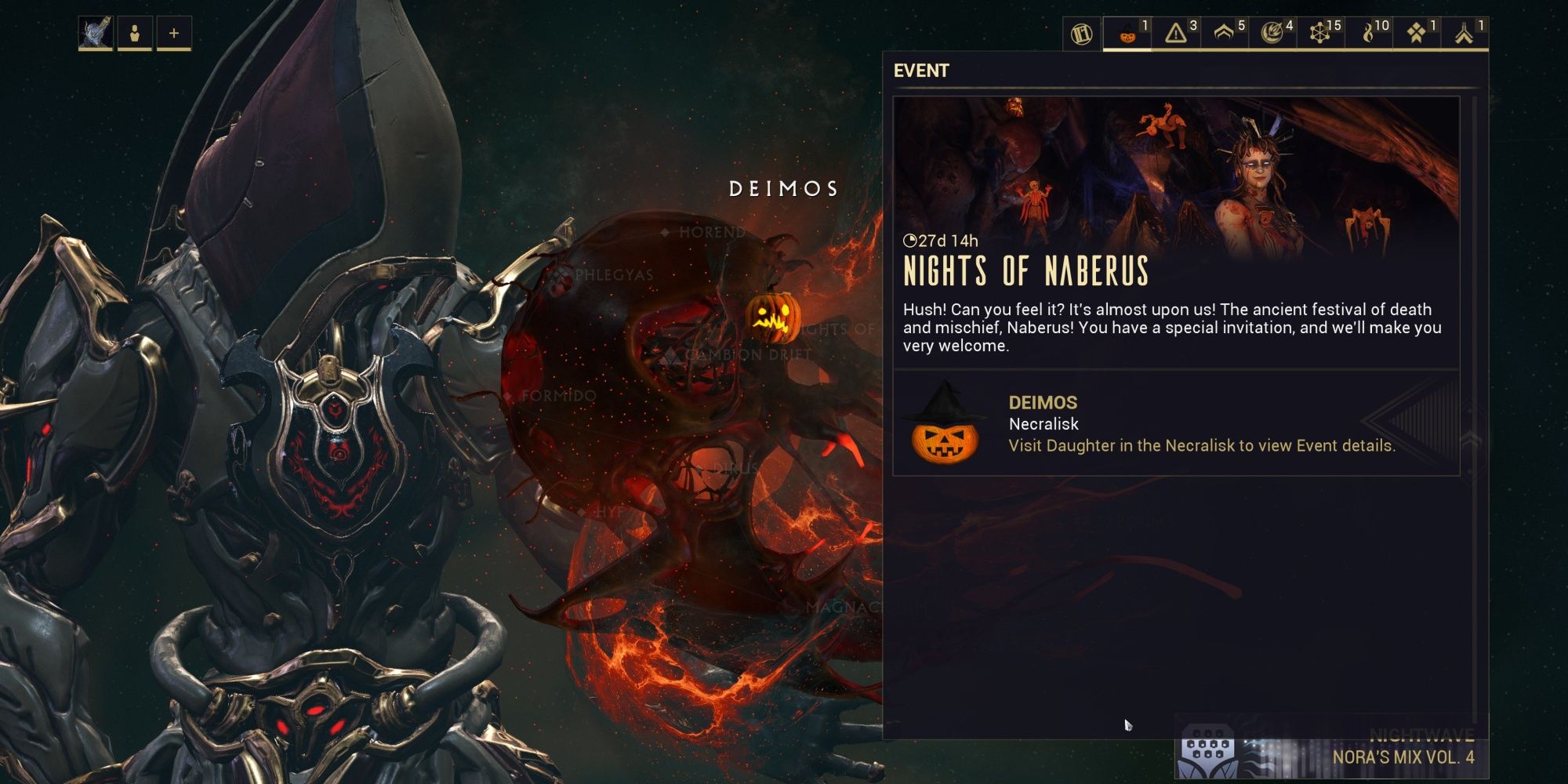
Task: Click the plus icon to invite a player
Action: coord(172,32)
